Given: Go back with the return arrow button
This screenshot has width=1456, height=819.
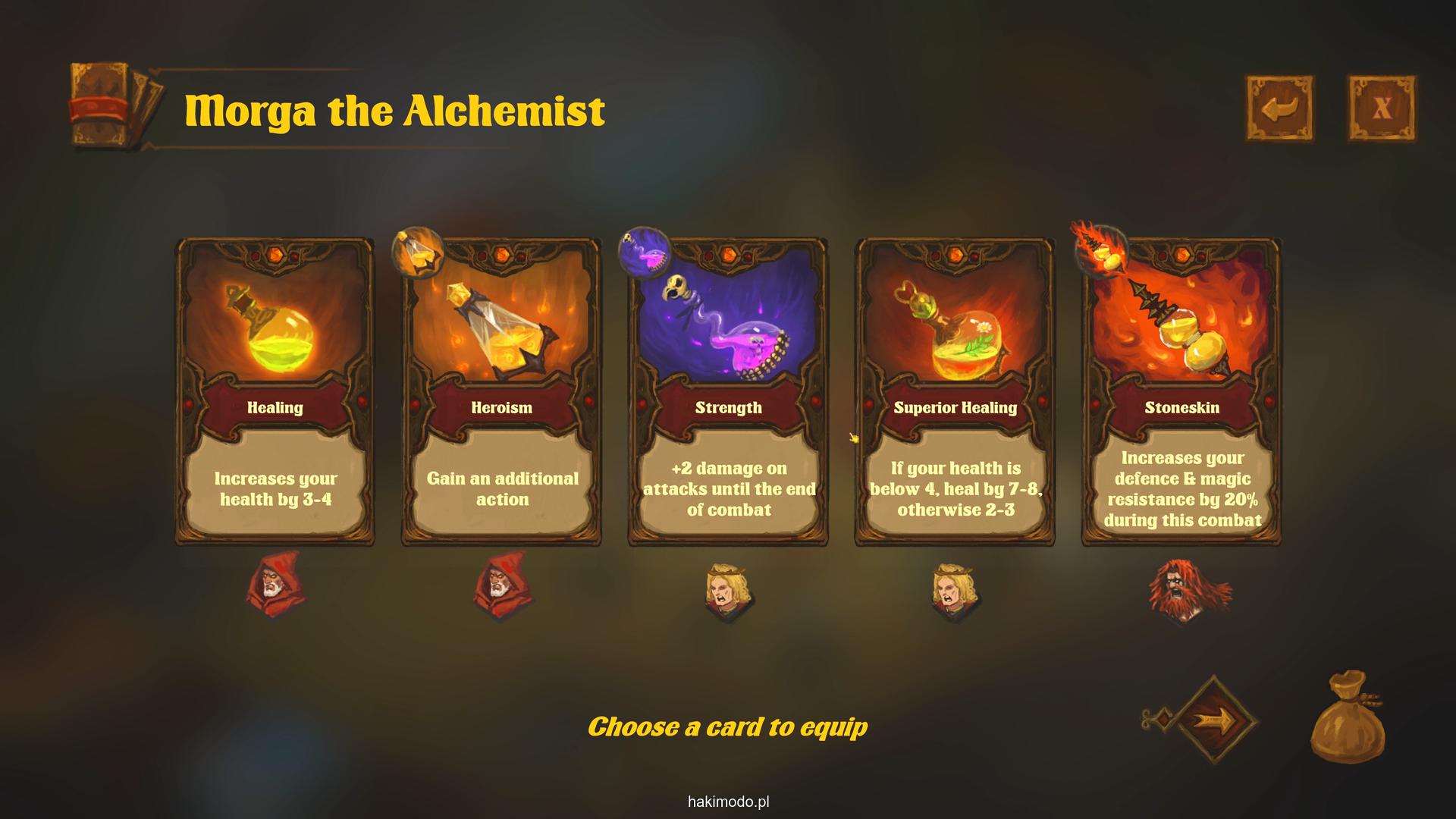Looking at the screenshot, I should tap(1280, 108).
